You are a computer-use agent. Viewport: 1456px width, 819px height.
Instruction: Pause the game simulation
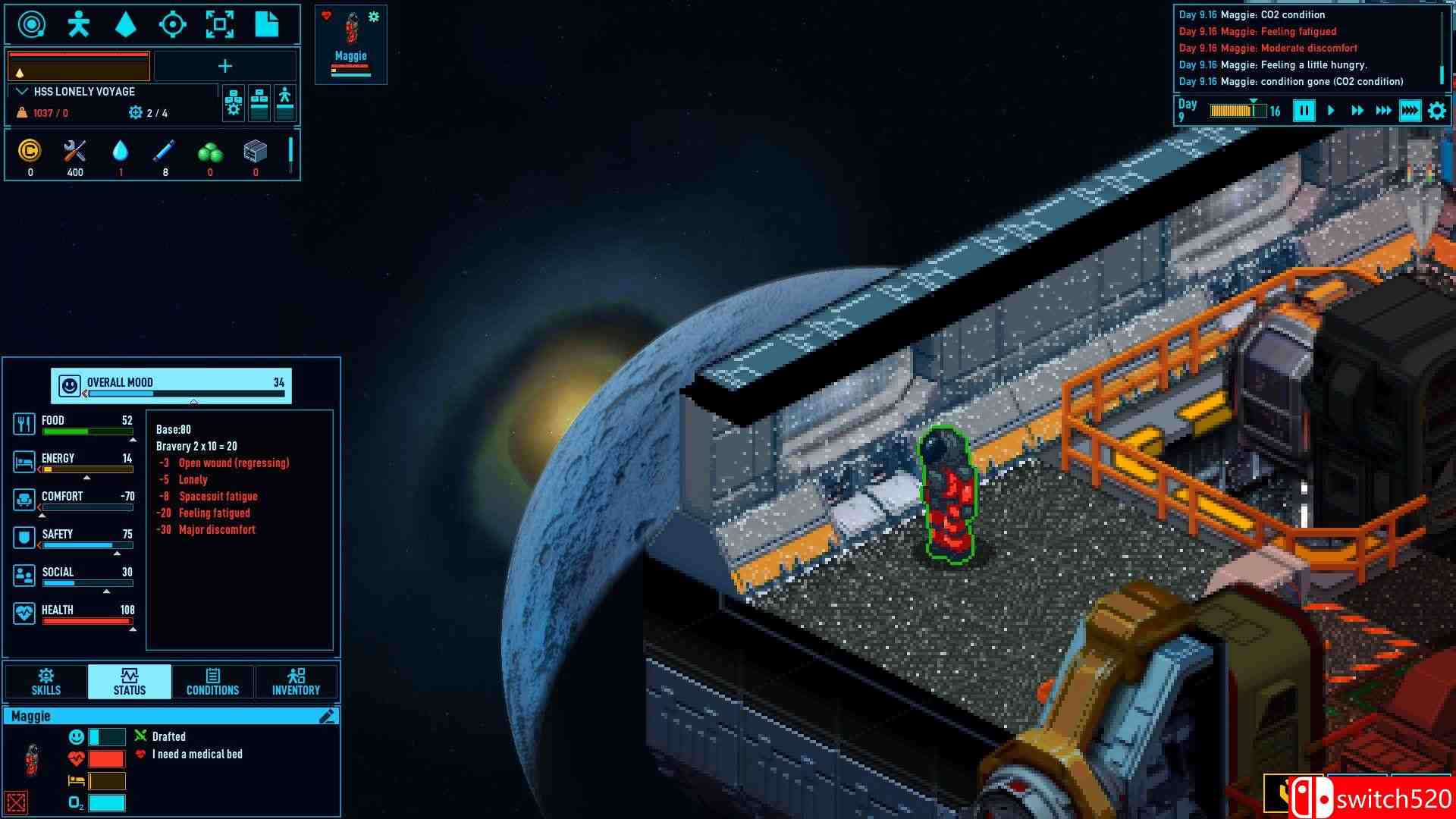pos(1303,111)
